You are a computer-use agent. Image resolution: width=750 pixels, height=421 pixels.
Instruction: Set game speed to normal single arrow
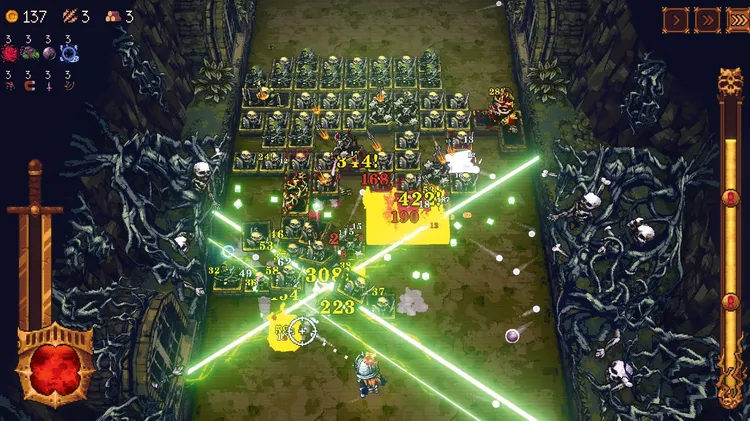675,19
